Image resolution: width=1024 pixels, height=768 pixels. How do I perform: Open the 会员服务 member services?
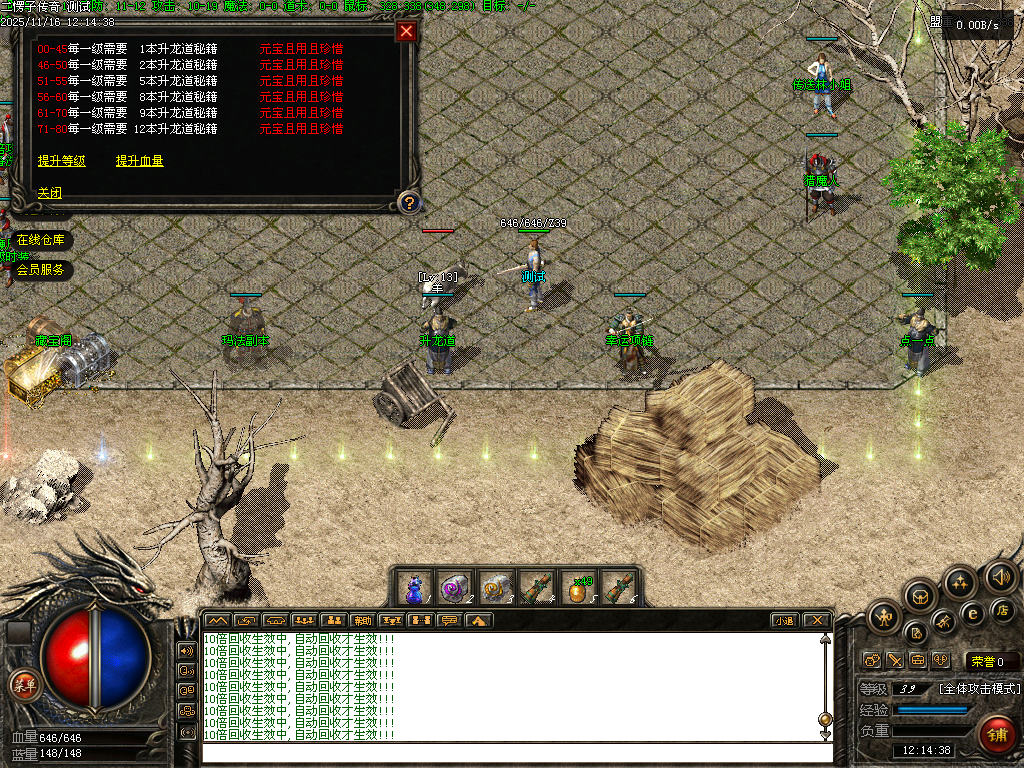click(41, 269)
